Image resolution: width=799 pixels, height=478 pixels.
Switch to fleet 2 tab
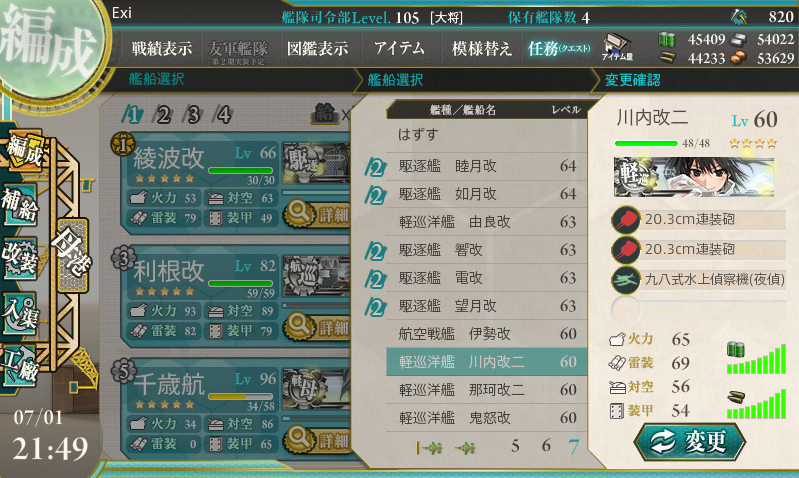point(162,114)
